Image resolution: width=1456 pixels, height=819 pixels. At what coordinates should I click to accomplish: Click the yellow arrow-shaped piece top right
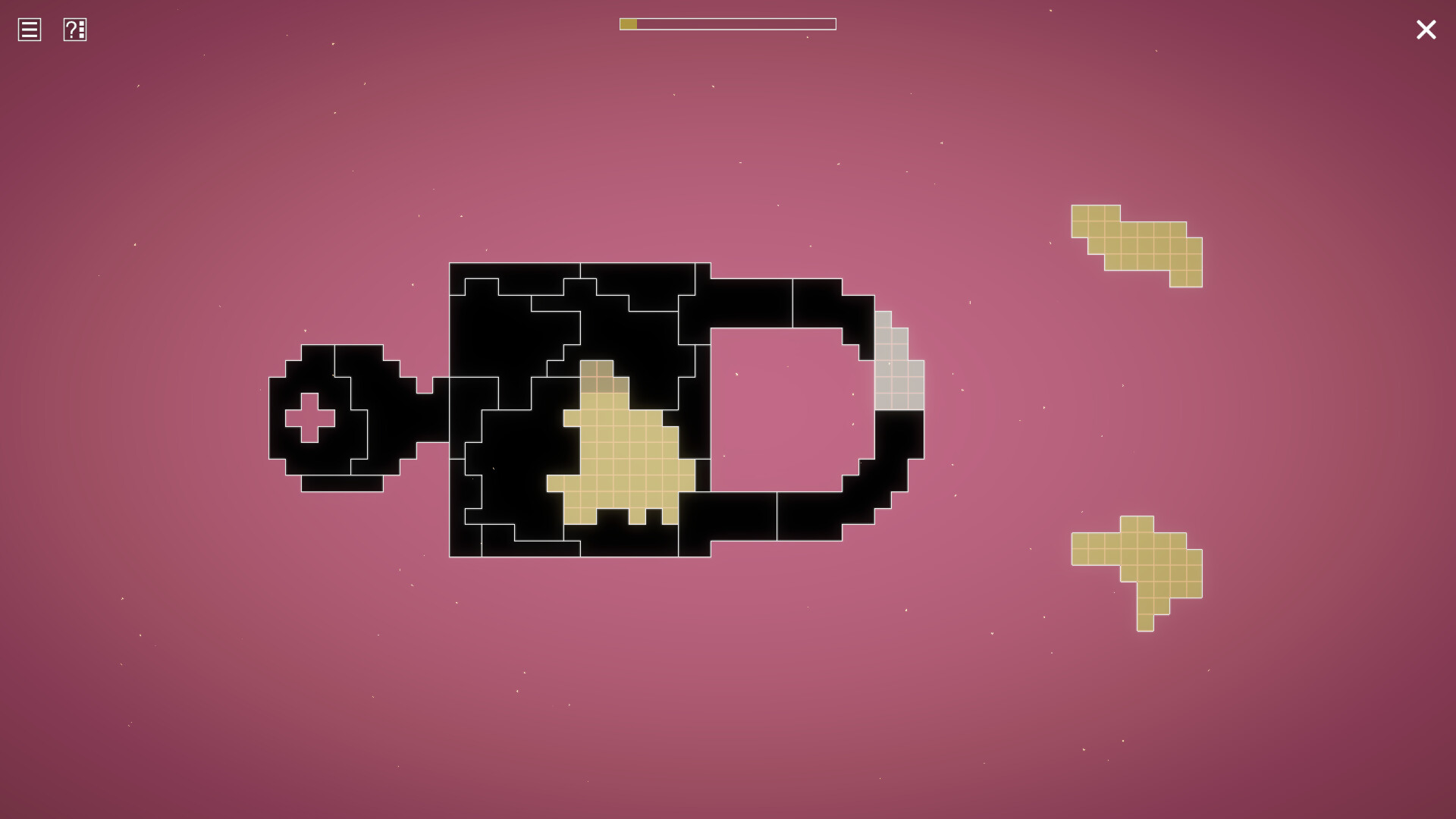[x=1137, y=243]
